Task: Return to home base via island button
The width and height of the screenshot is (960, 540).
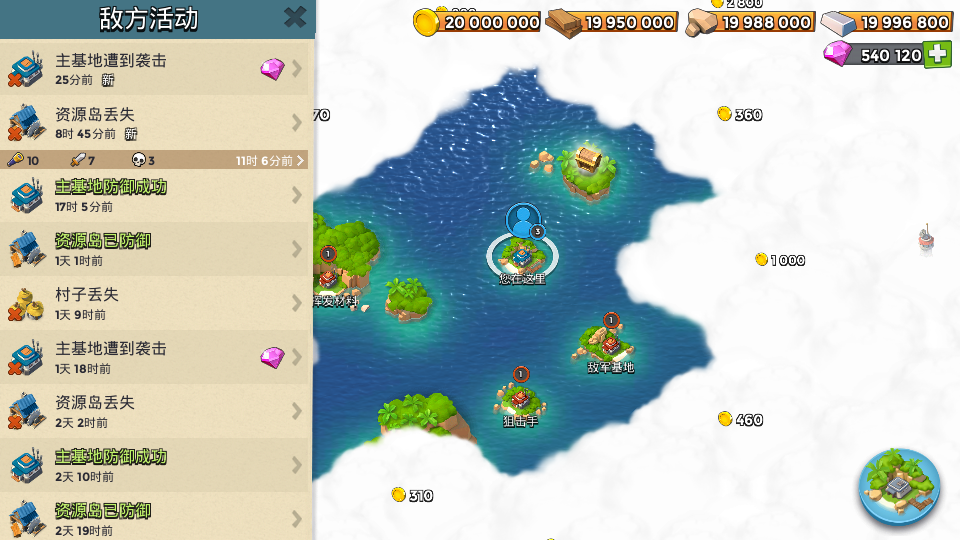Action: [x=899, y=487]
